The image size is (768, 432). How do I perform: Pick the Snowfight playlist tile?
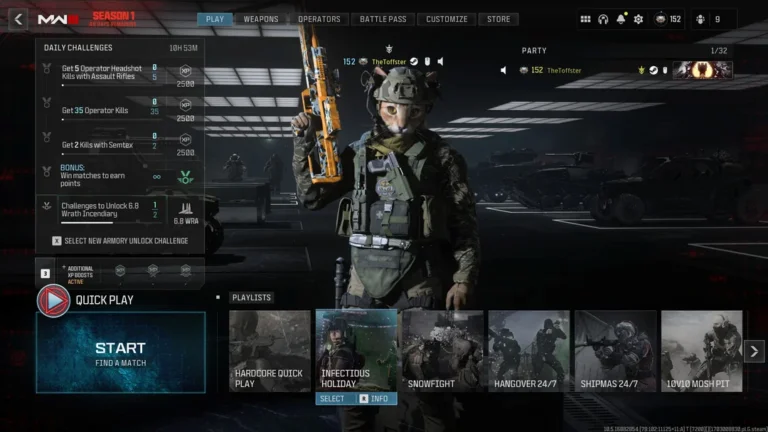pos(442,350)
